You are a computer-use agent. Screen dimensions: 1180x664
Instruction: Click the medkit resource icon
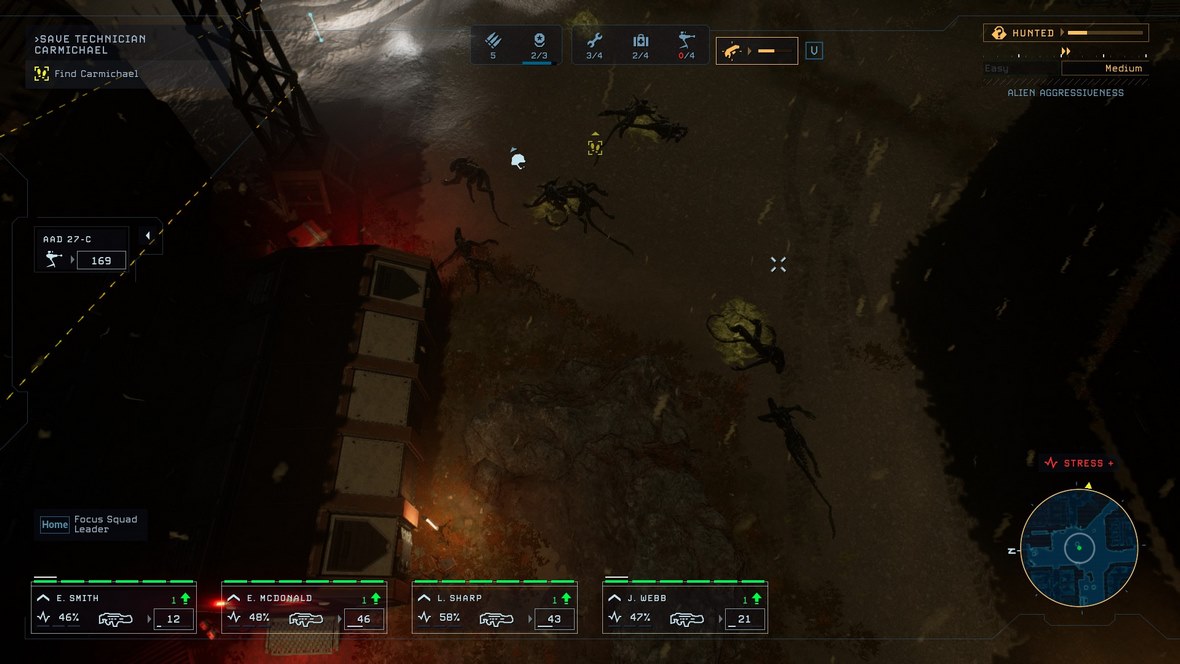point(641,41)
